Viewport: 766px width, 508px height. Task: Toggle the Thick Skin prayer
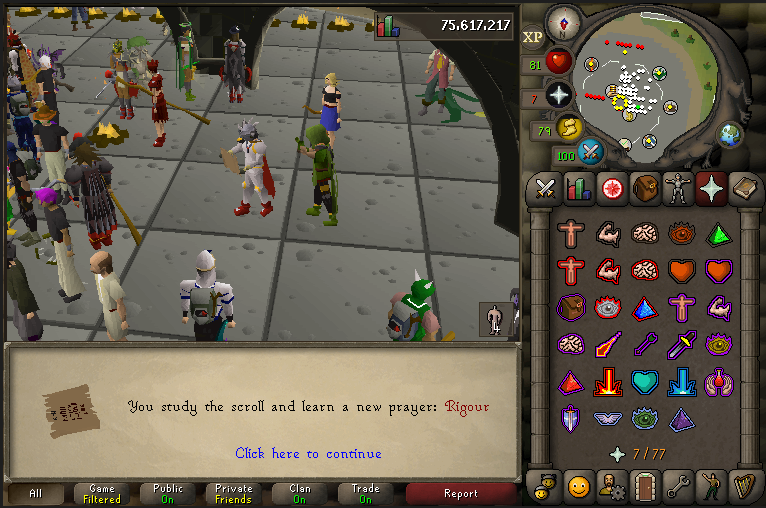click(x=572, y=234)
